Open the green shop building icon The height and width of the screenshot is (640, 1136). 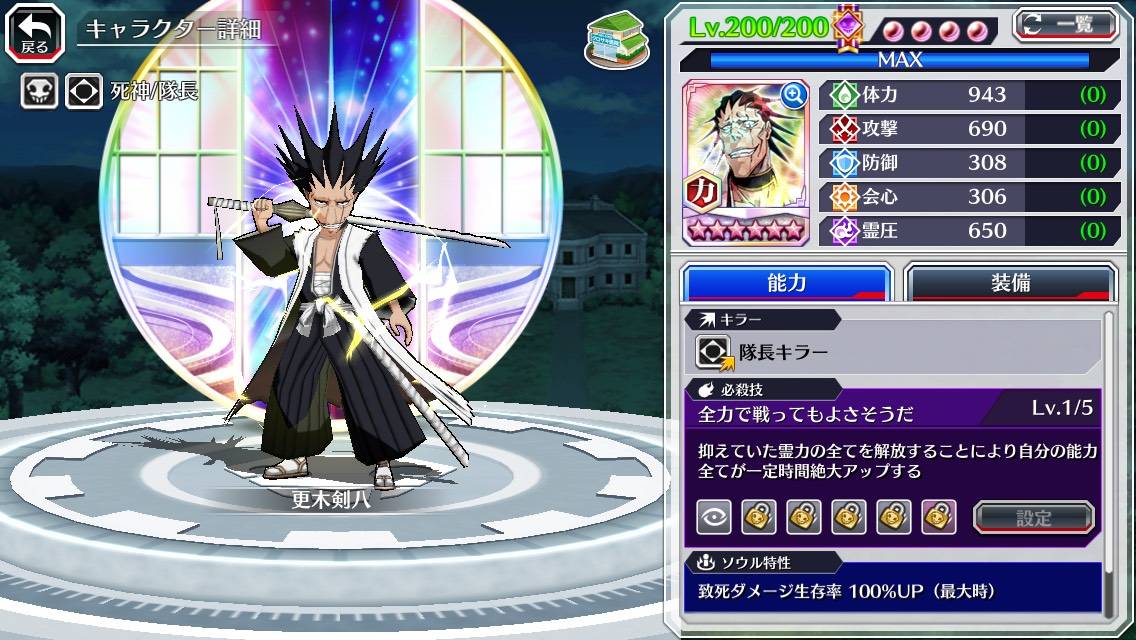(x=610, y=36)
